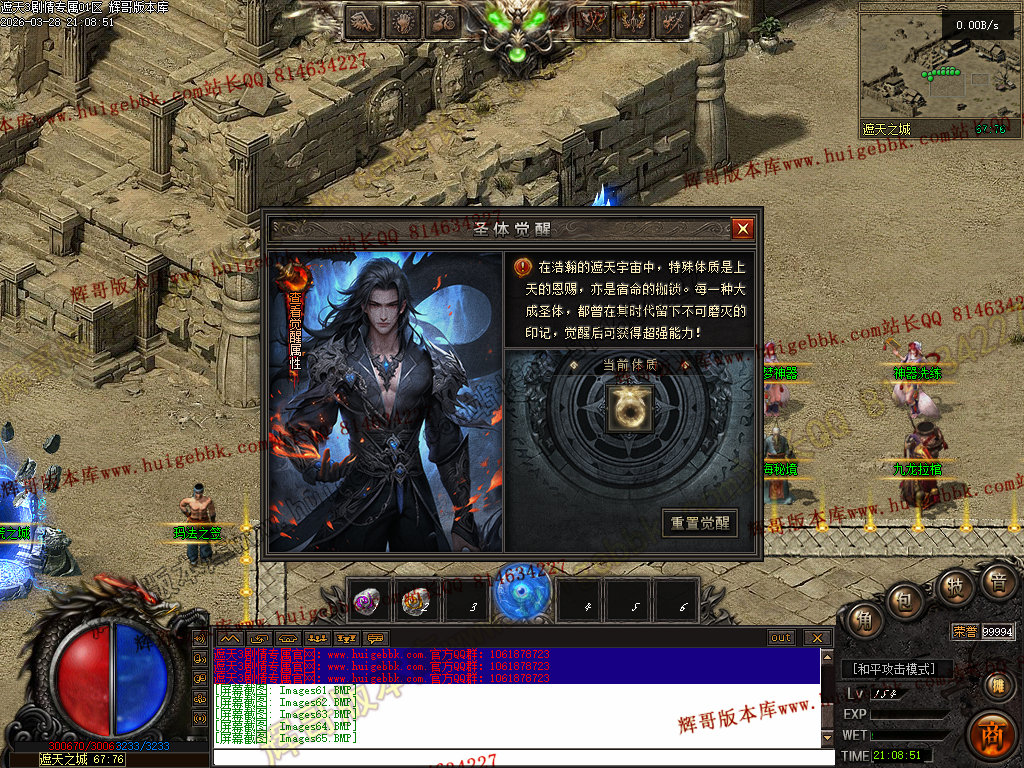Image resolution: width=1024 pixels, height=768 pixels.
Task: Open the sound 音 round button
Action: [x=996, y=581]
